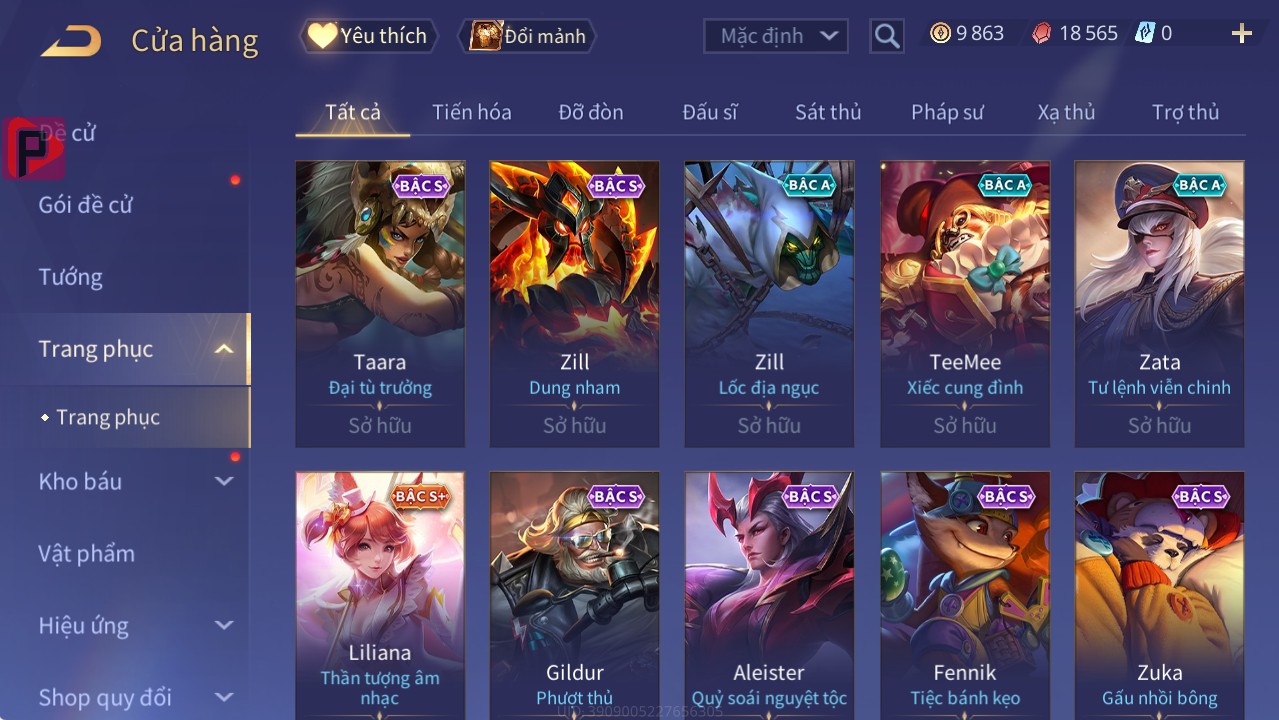Add currency with the plus button
Screen dimensions: 1279x720
coord(1241,35)
